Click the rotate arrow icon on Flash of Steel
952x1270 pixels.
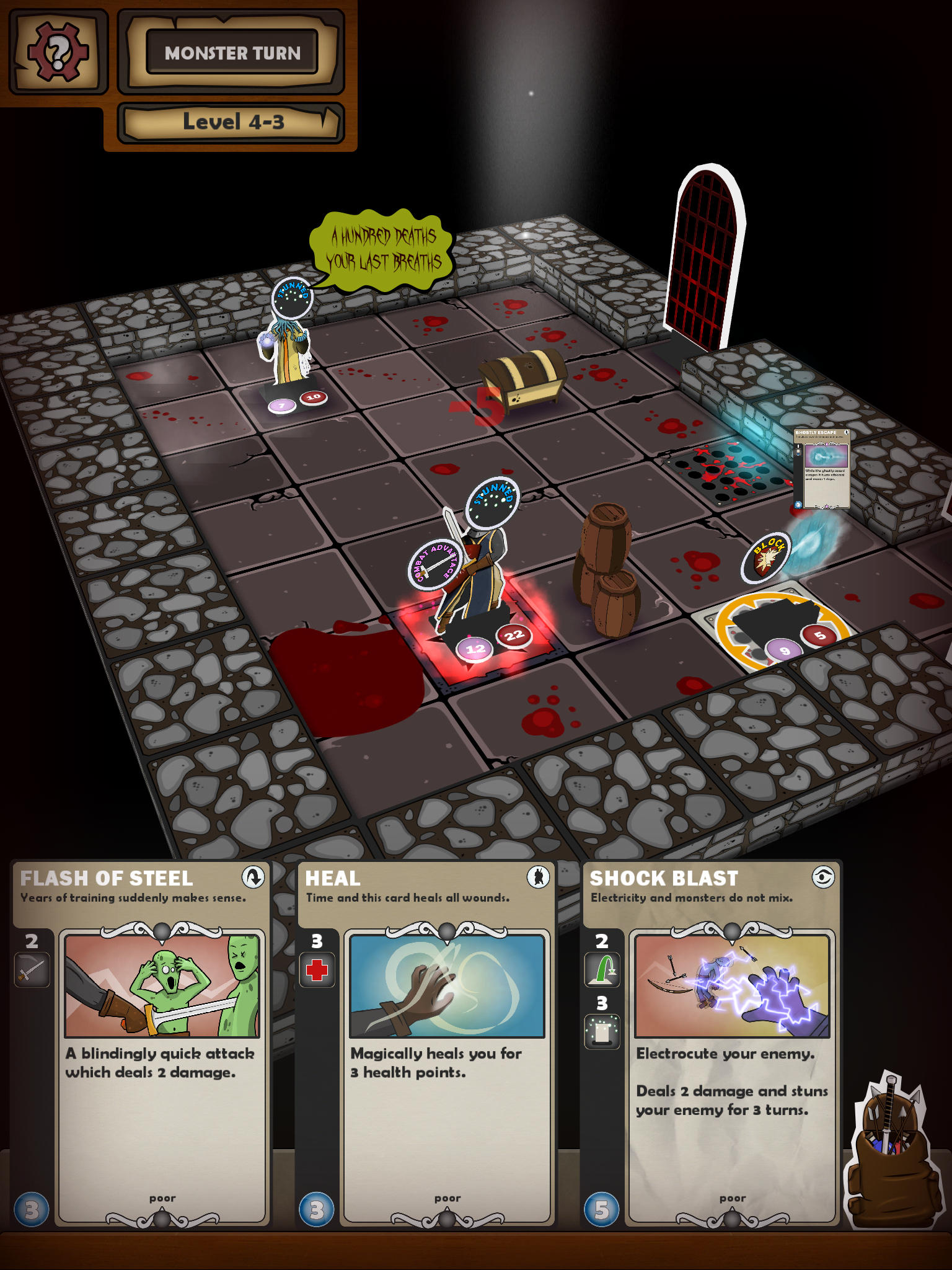point(253,877)
